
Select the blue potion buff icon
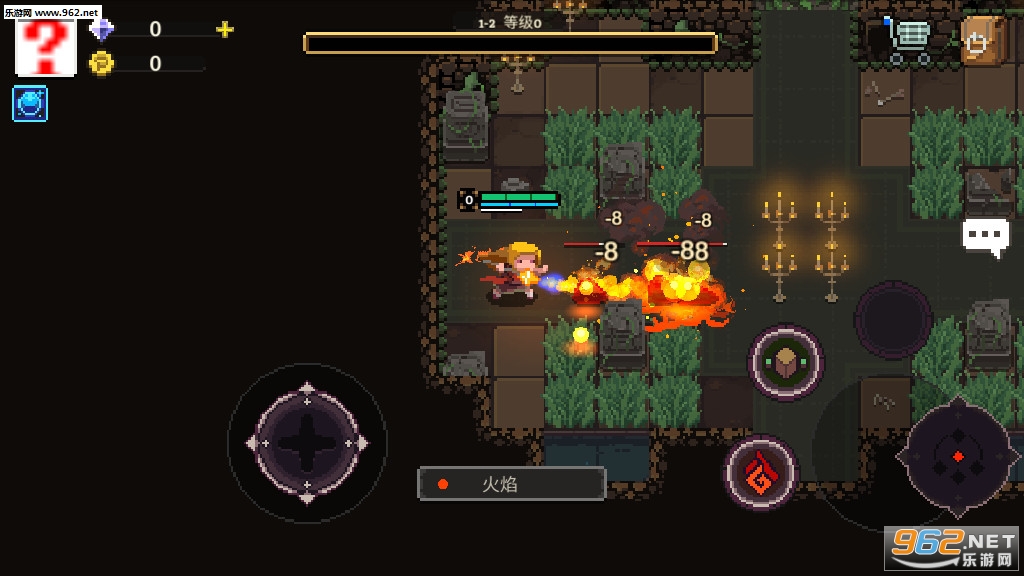[30, 104]
